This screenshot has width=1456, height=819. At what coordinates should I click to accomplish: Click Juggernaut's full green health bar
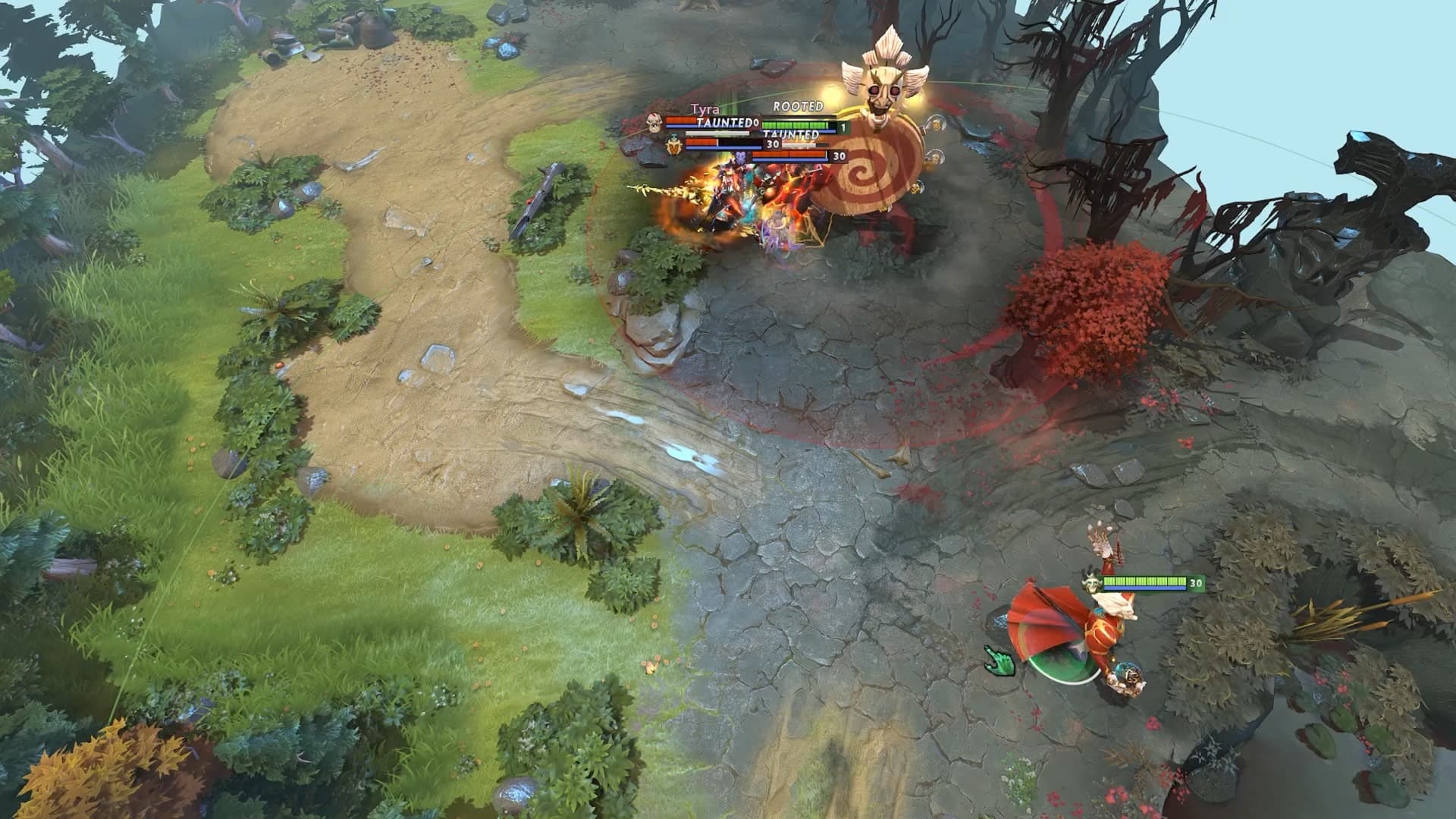[x=1145, y=582]
